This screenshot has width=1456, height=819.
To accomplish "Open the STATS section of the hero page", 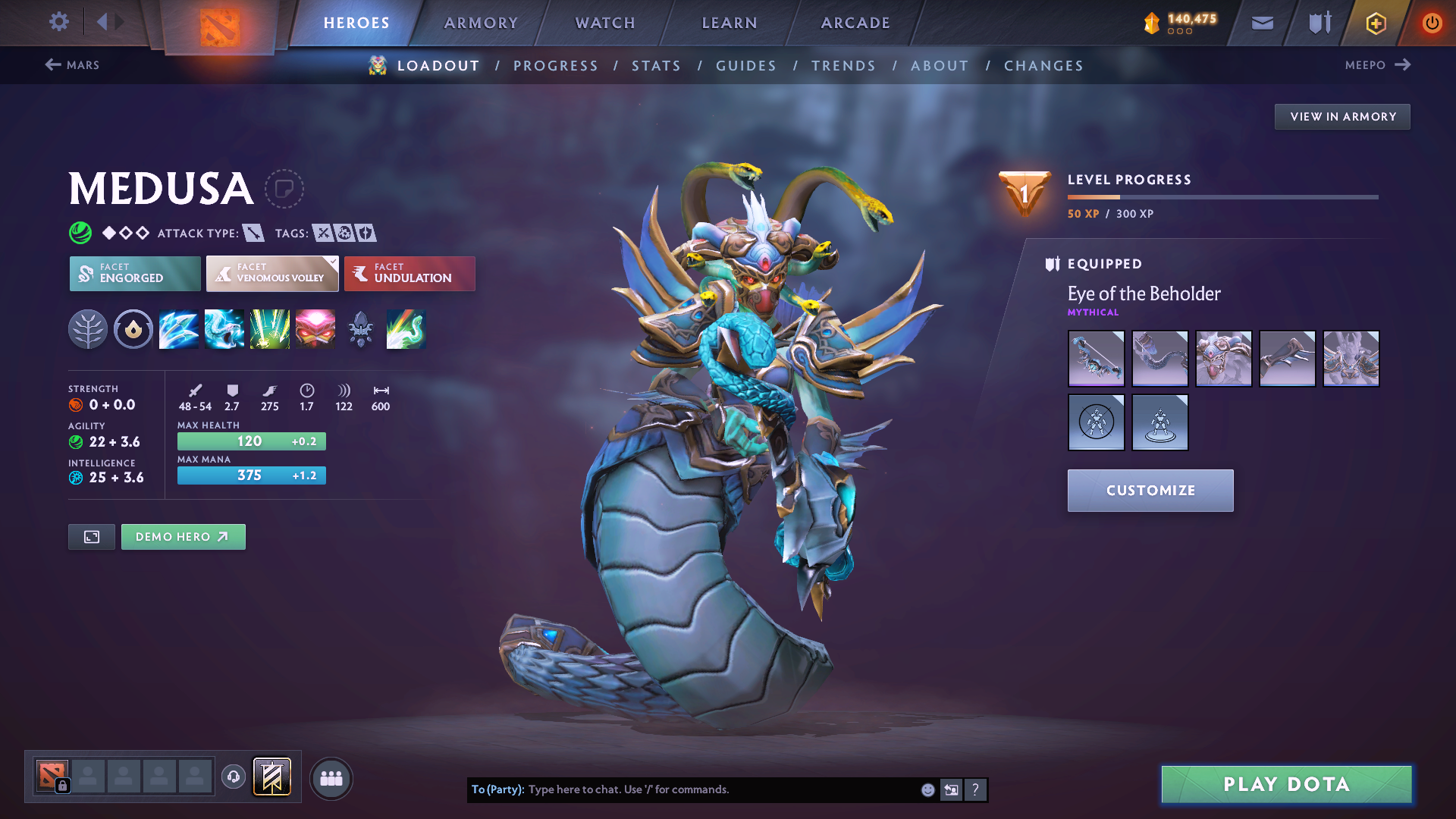I will click(x=656, y=66).
